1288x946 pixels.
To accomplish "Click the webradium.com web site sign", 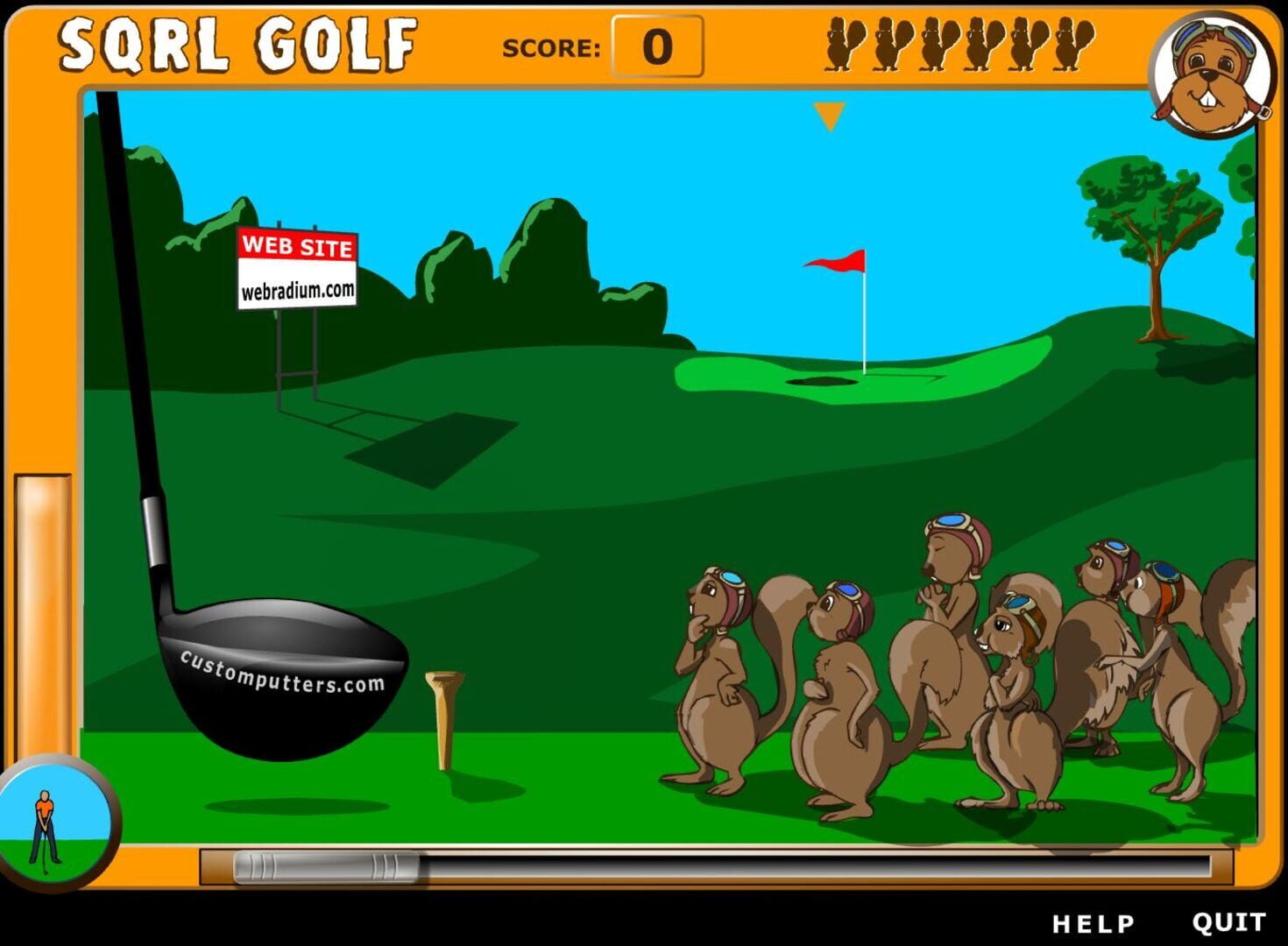I will (x=298, y=267).
